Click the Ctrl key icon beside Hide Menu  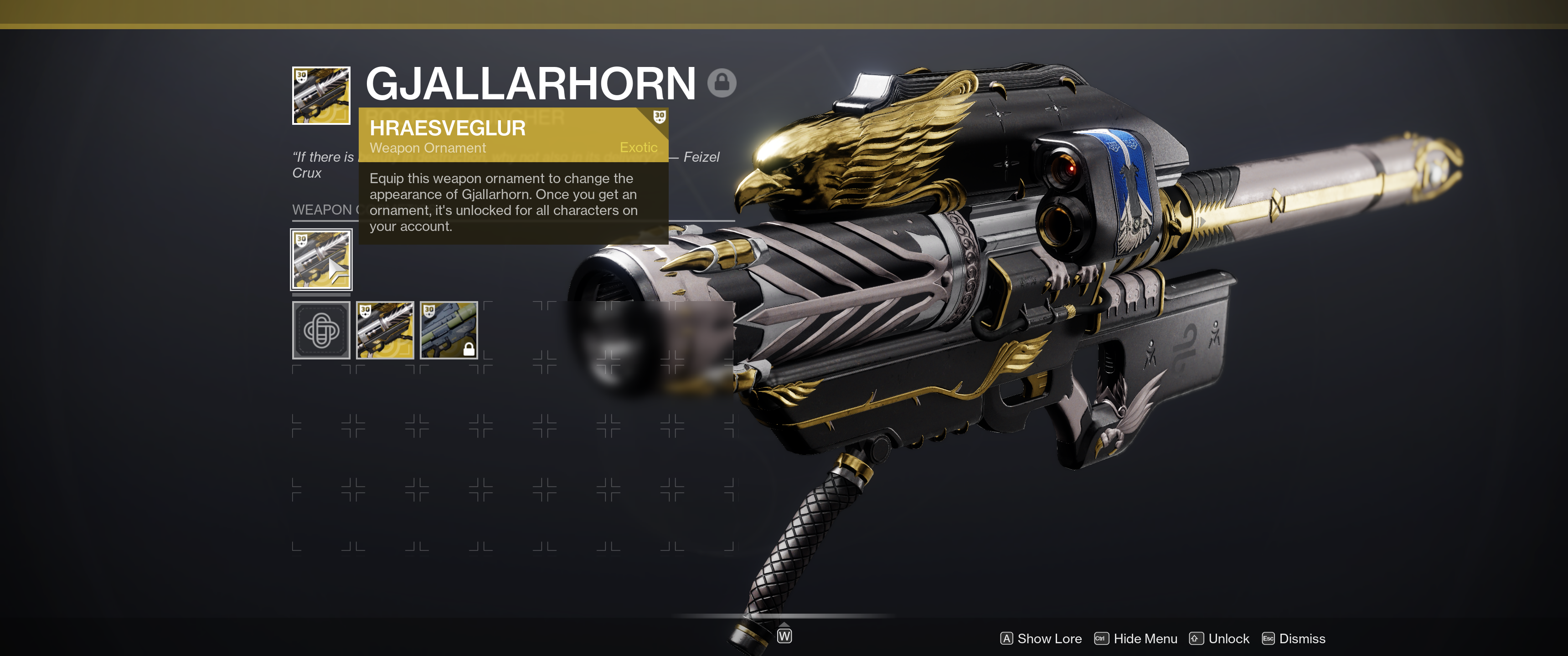1101,639
